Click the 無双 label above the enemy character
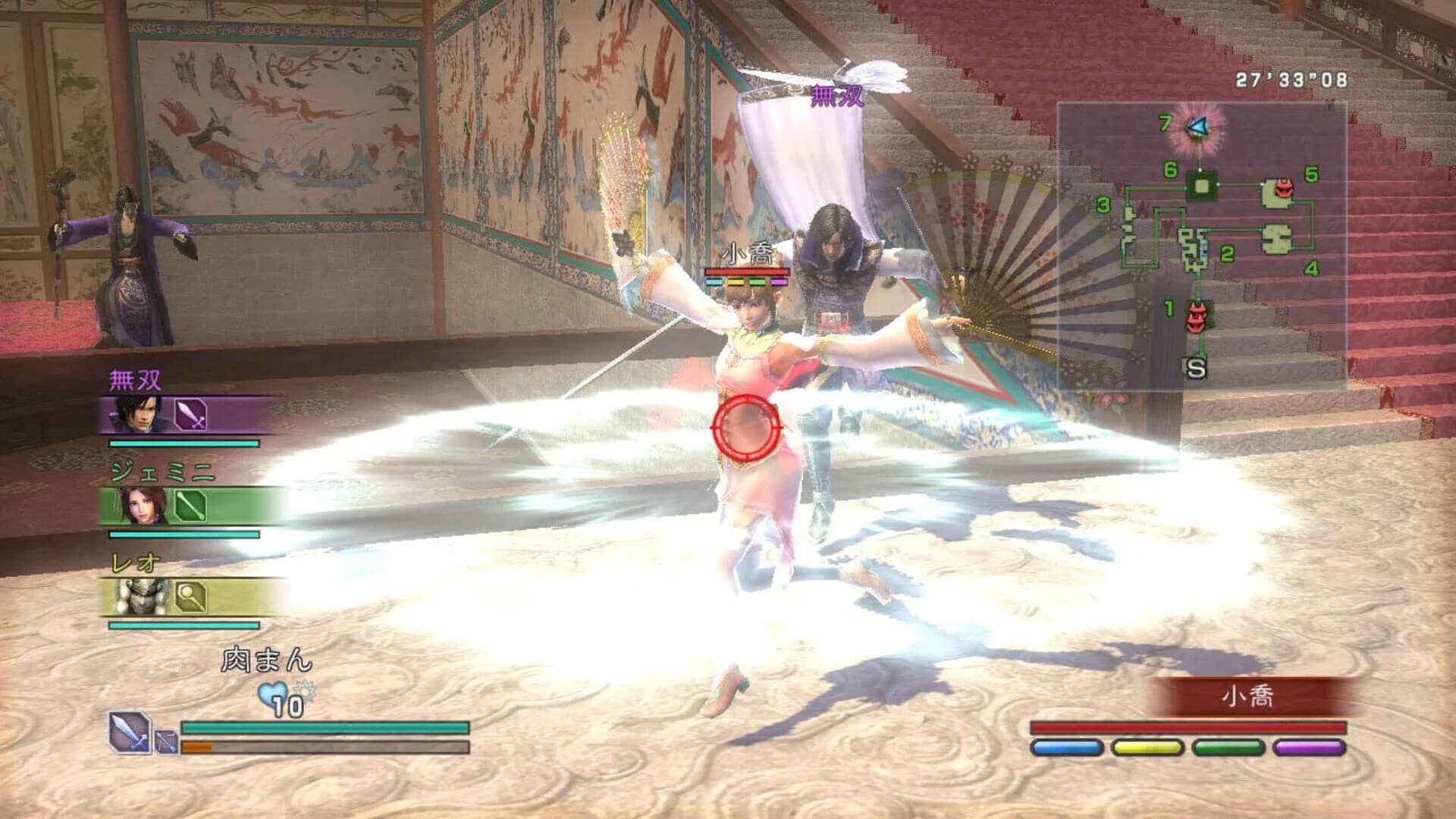Image resolution: width=1456 pixels, height=819 pixels. (836, 96)
